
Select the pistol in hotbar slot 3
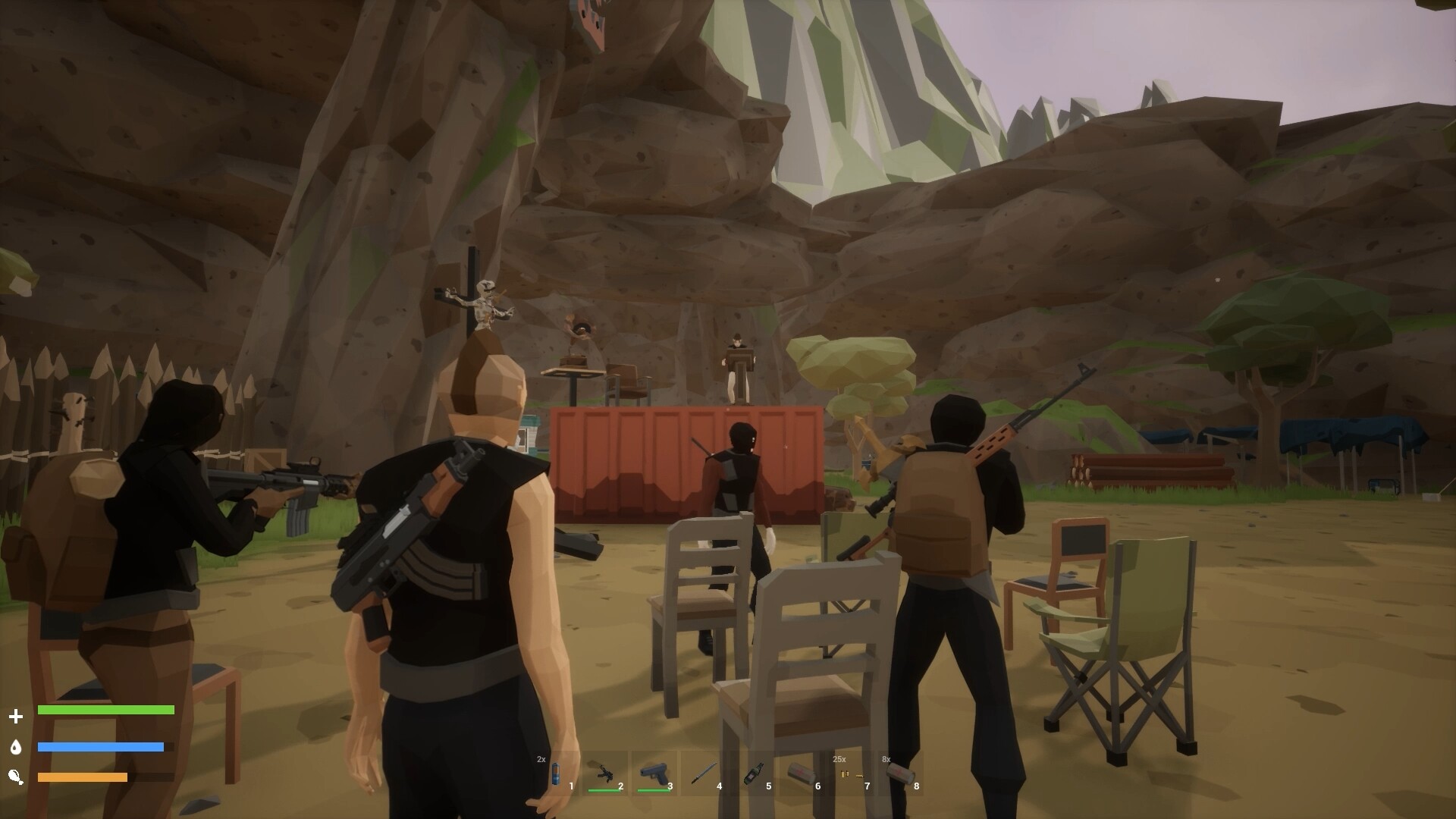point(654,772)
